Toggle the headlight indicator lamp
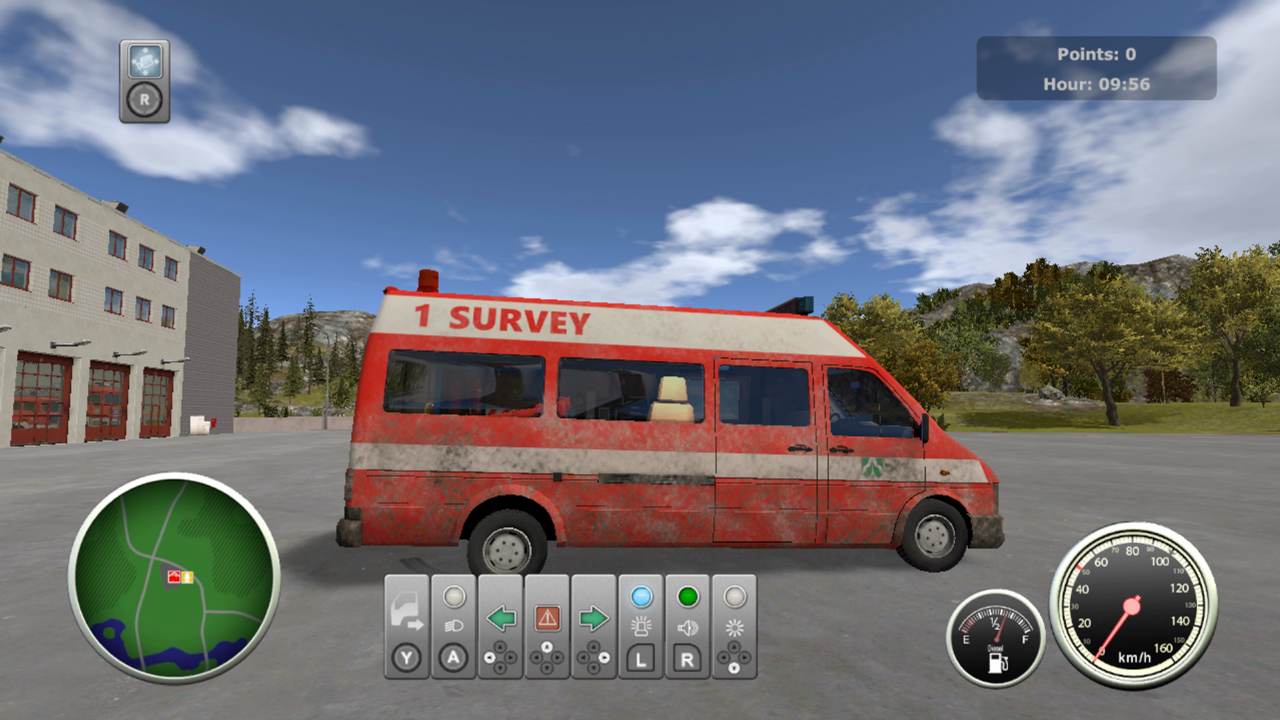This screenshot has height=720, width=1280. click(455, 597)
